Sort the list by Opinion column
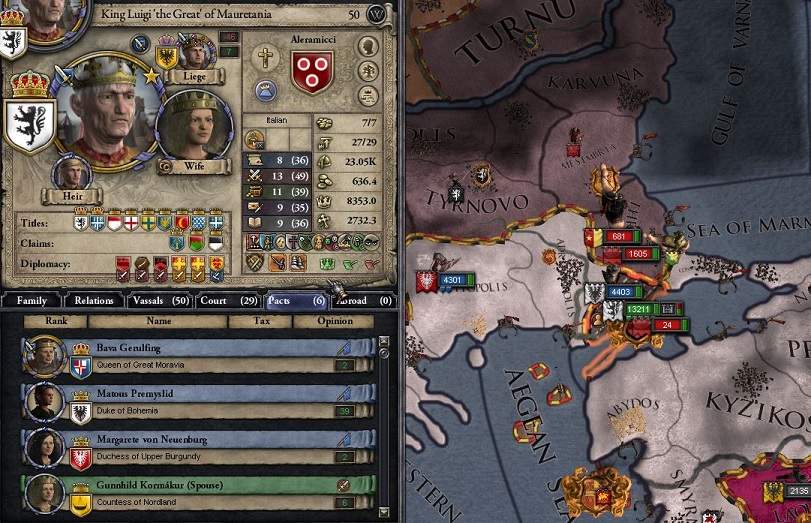This screenshot has height=523, width=811. tap(335, 321)
